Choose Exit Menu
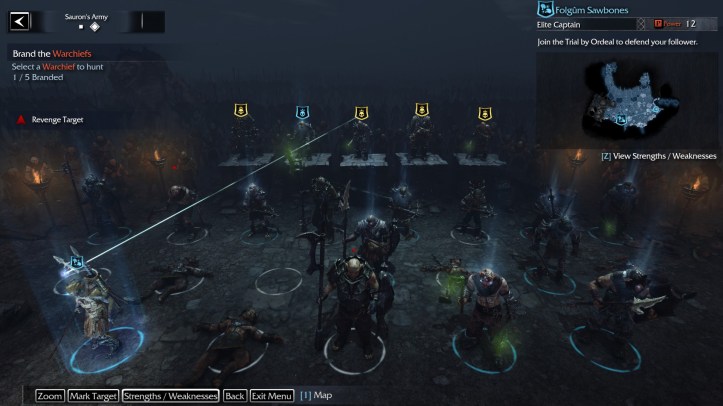 [272, 396]
